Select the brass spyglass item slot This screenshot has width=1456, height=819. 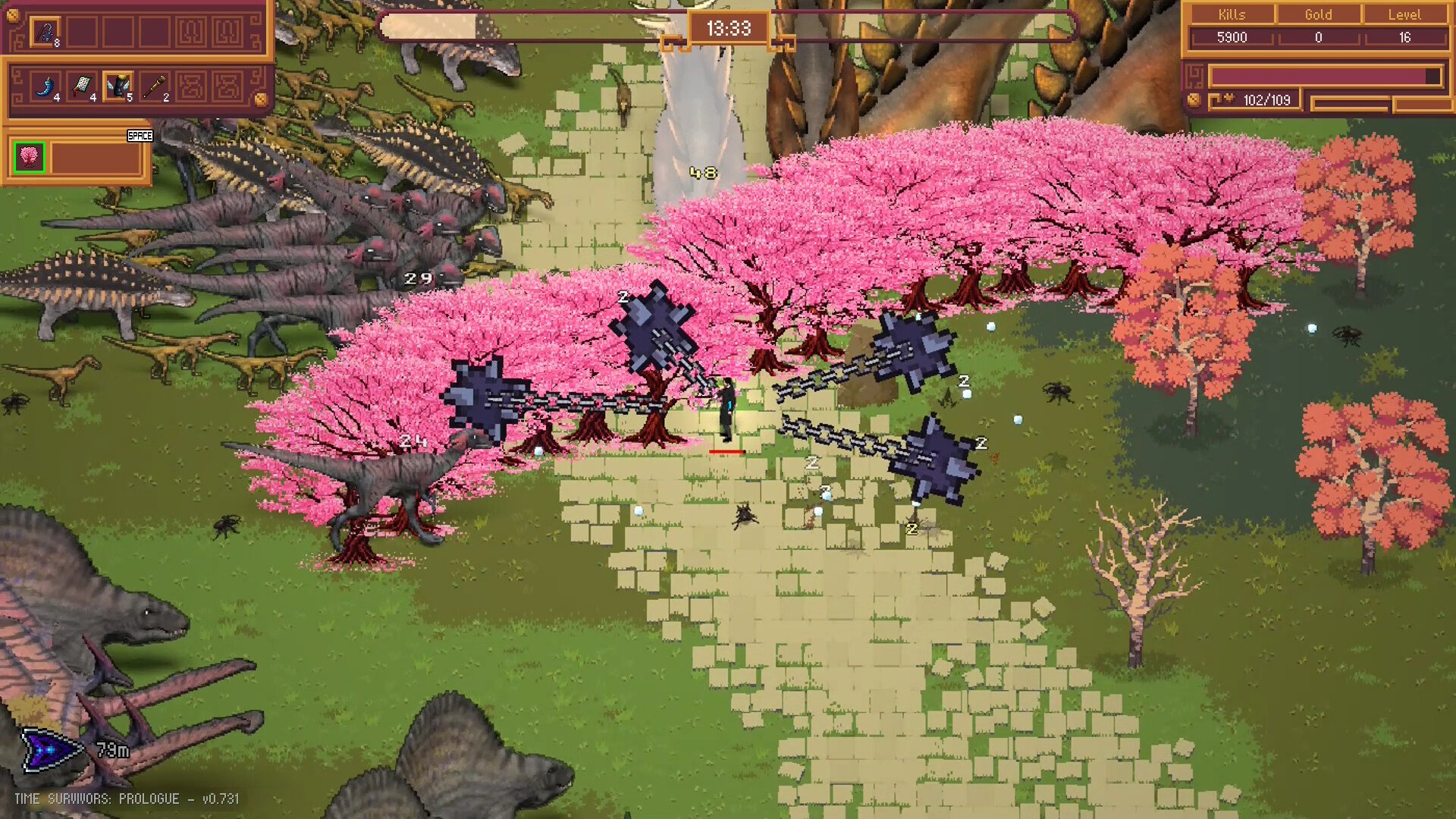pyautogui.click(x=155, y=87)
